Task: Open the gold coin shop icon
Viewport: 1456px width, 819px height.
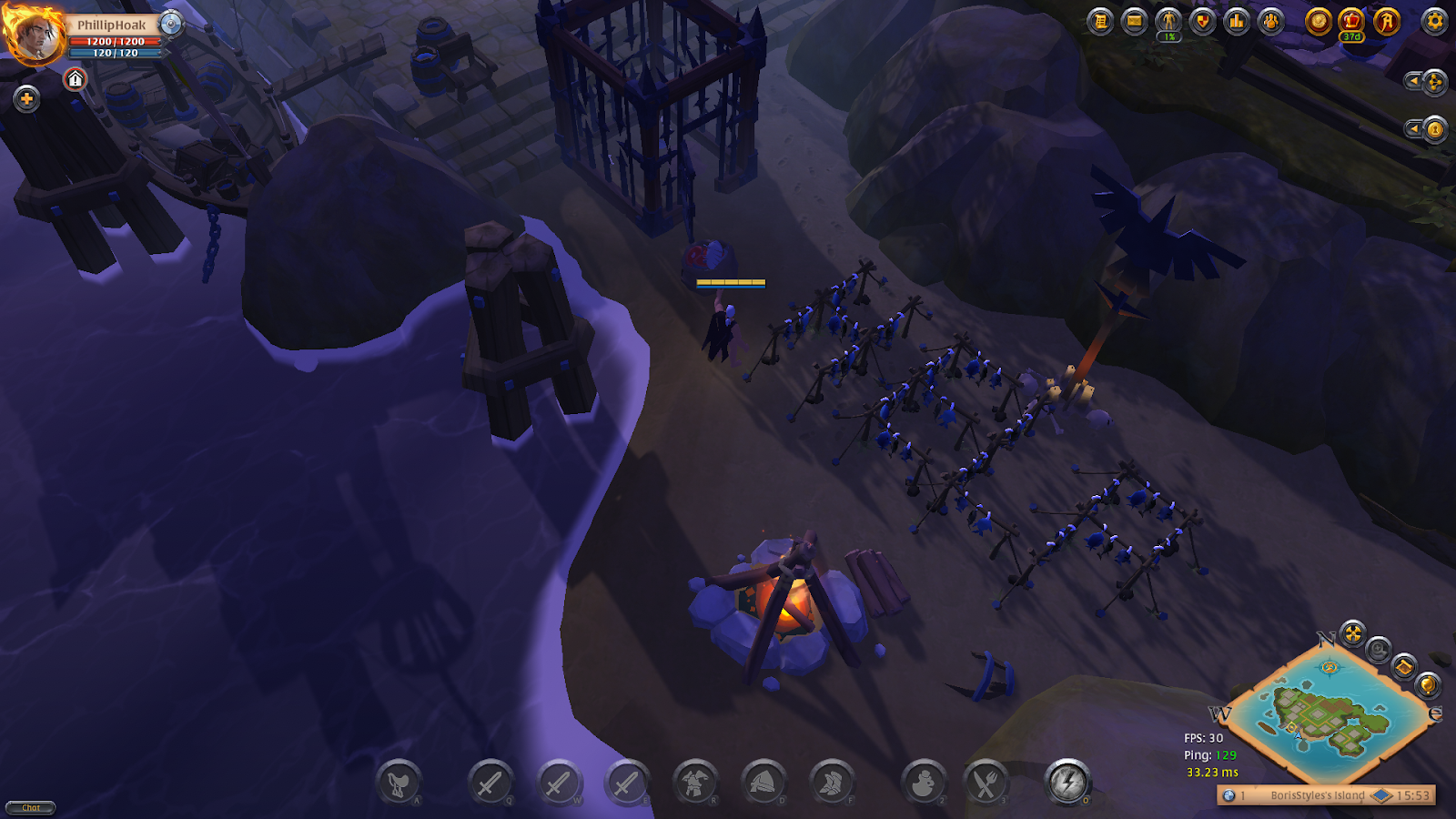Action: [1318, 21]
